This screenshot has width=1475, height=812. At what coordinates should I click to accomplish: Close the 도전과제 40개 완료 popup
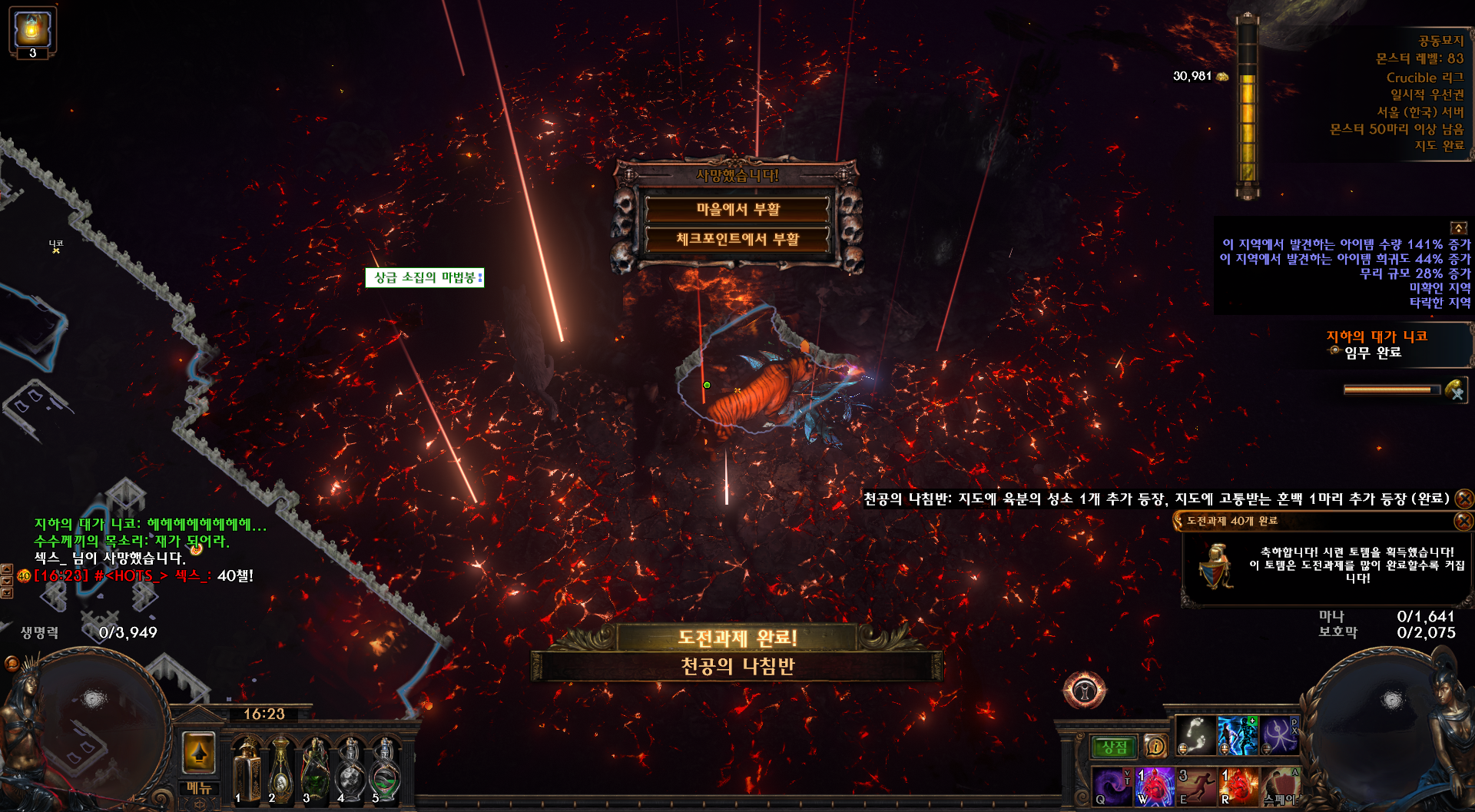(1463, 521)
